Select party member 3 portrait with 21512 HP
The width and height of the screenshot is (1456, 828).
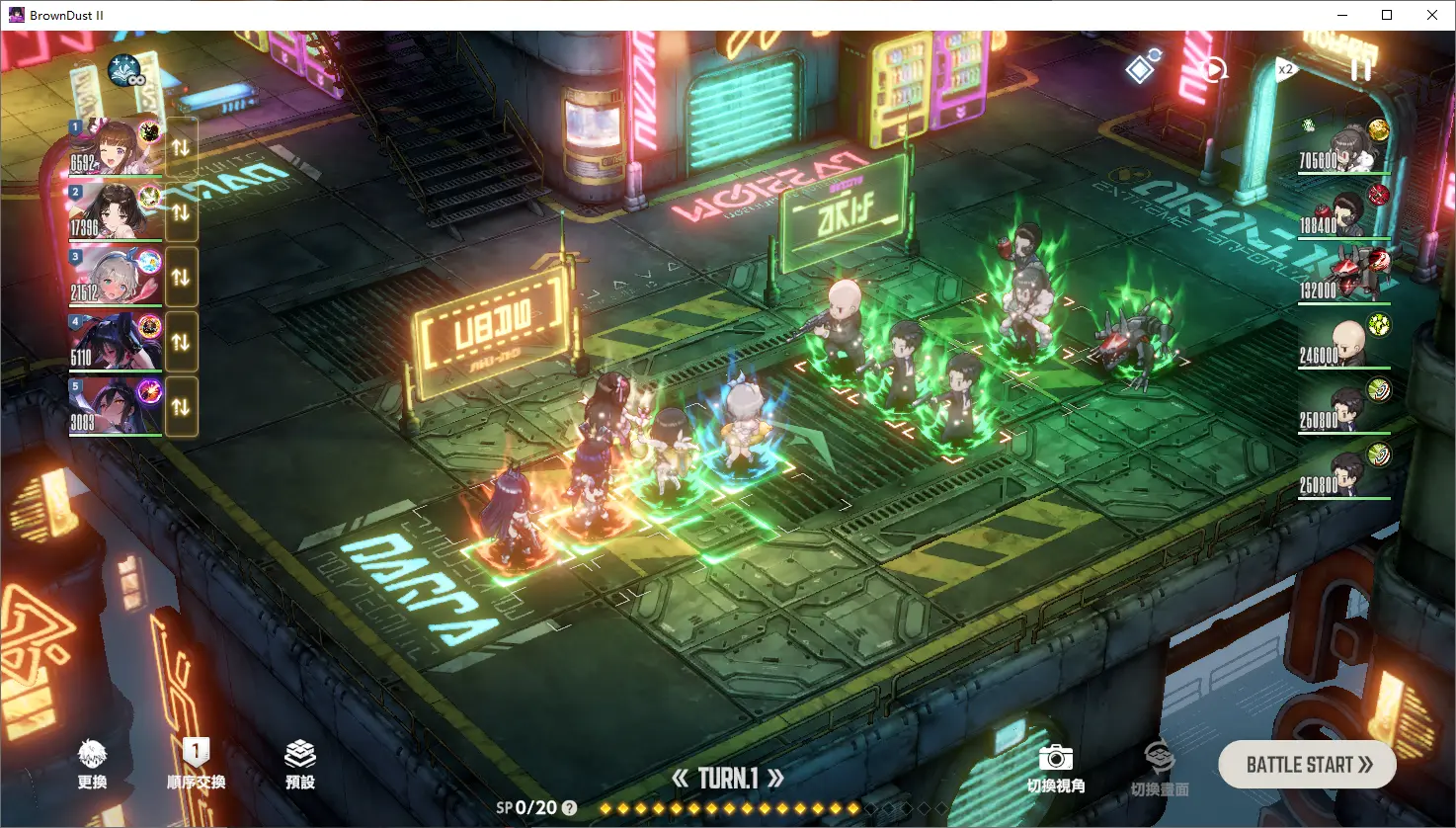pyautogui.click(x=115, y=277)
